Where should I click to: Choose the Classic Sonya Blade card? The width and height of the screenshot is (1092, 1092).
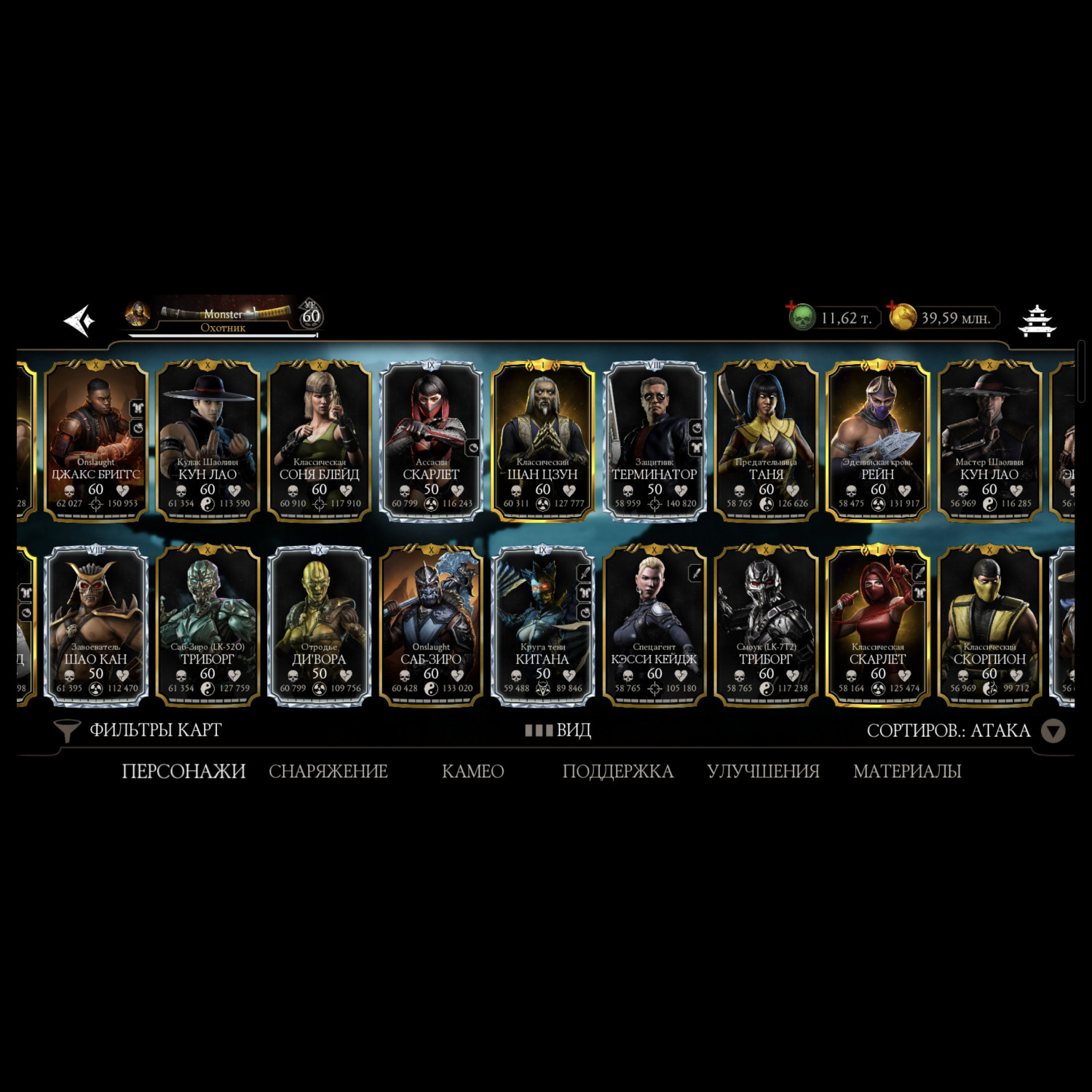[x=320, y=440]
